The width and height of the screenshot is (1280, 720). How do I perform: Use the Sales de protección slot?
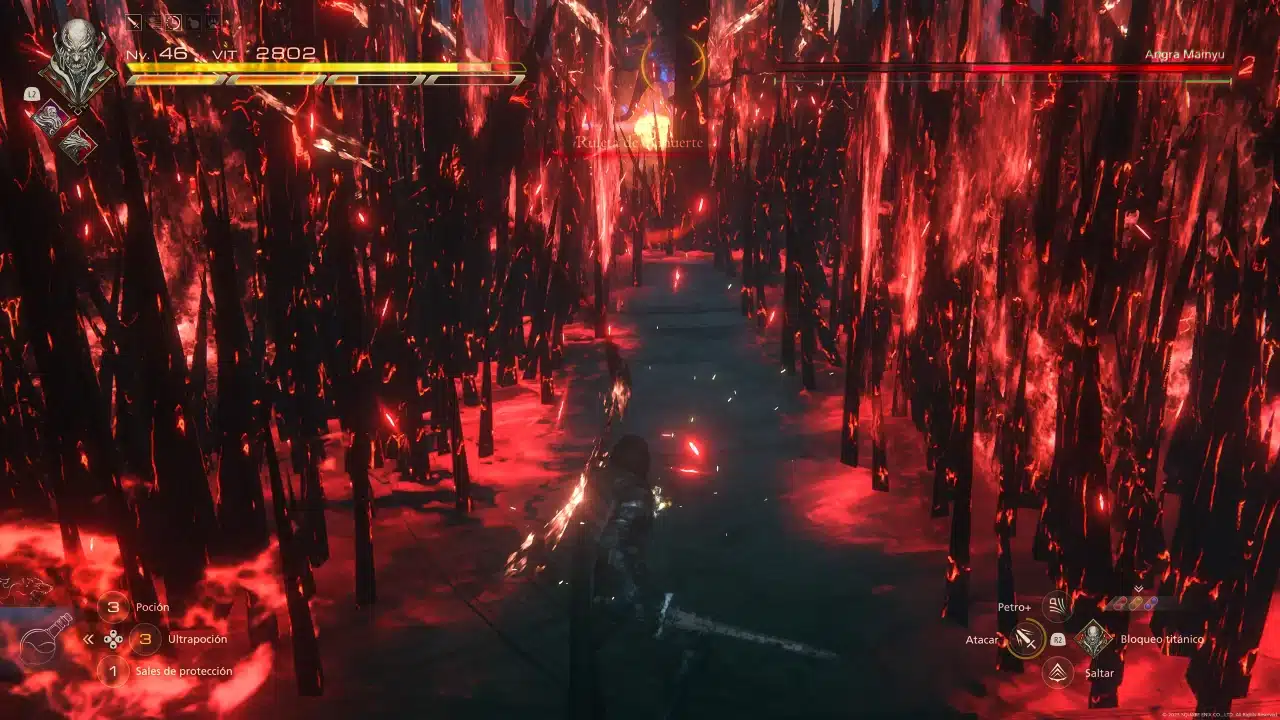click(113, 670)
